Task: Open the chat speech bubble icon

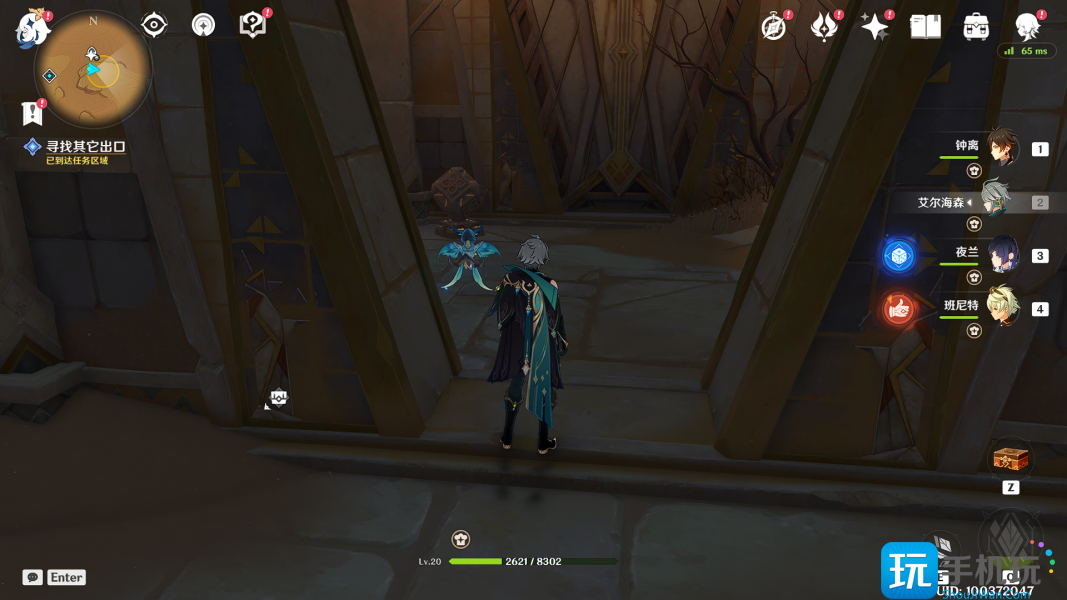Action: (x=33, y=577)
